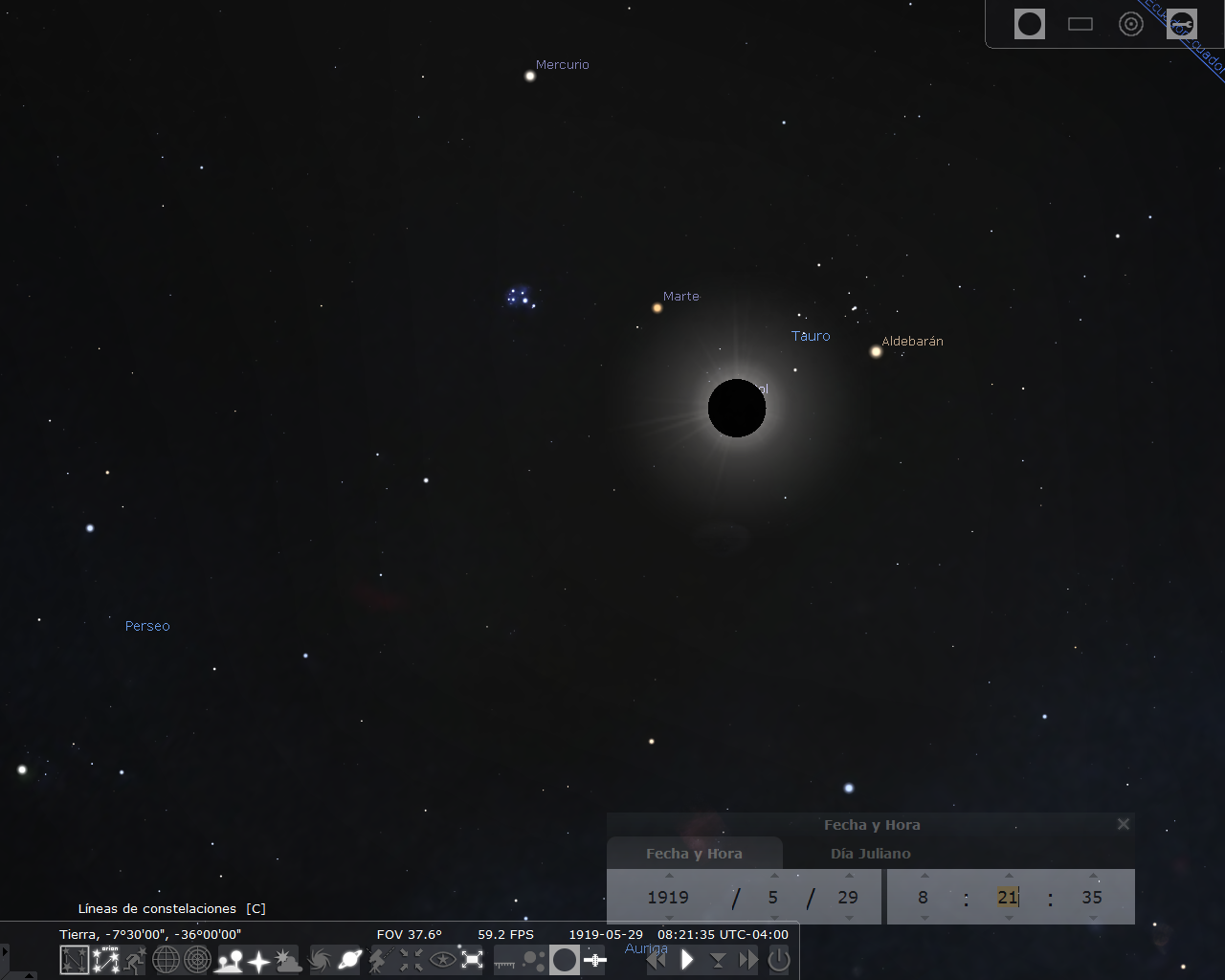Toggle atmosphere rendering
The width and height of the screenshot is (1225, 980).
tap(287, 959)
